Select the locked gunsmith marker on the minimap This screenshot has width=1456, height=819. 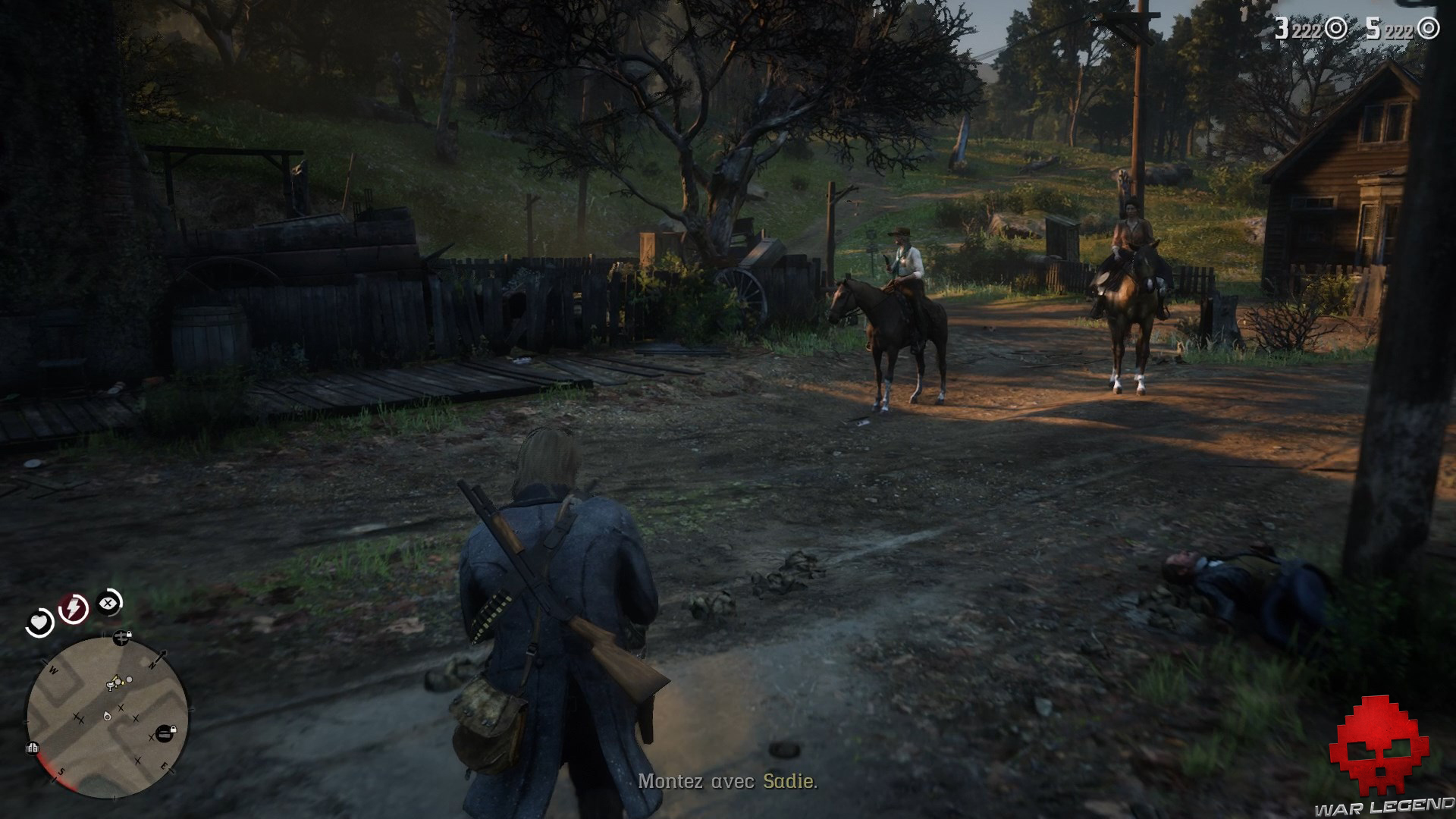pos(164,732)
